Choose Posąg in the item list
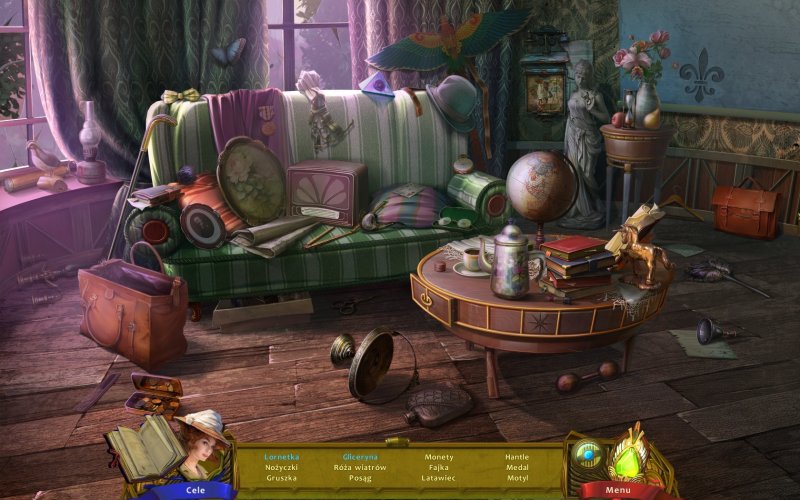 [x=359, y=478]
